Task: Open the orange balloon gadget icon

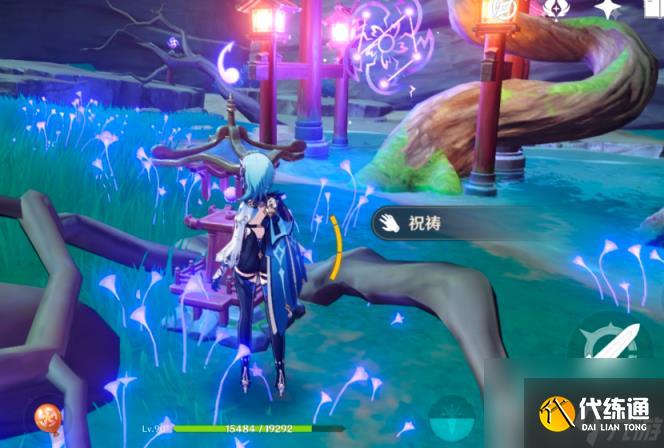Action: 46,416
